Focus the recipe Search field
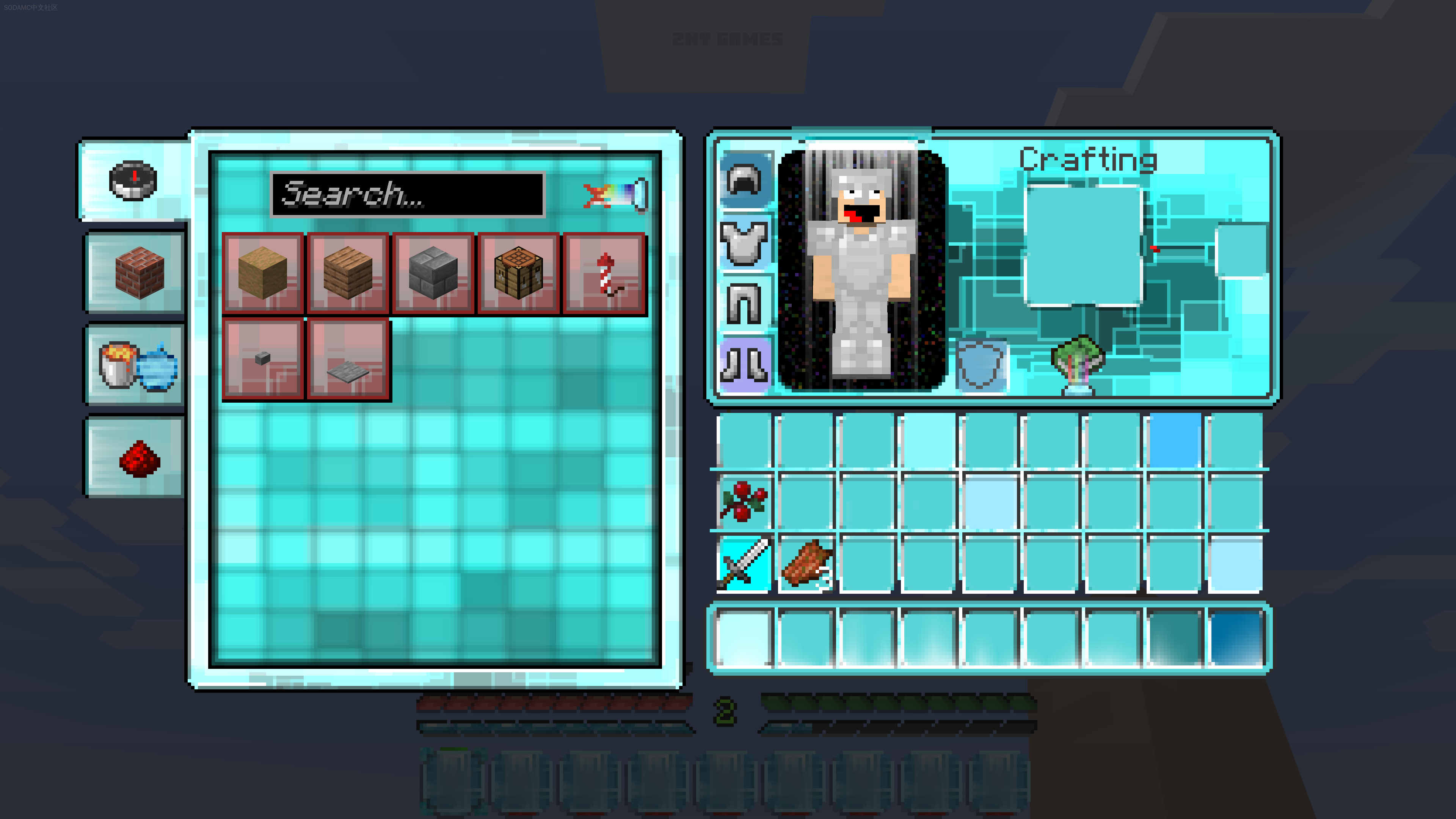Image resolution: width=1456 pixels, height=819 pixels. [407, 195]
